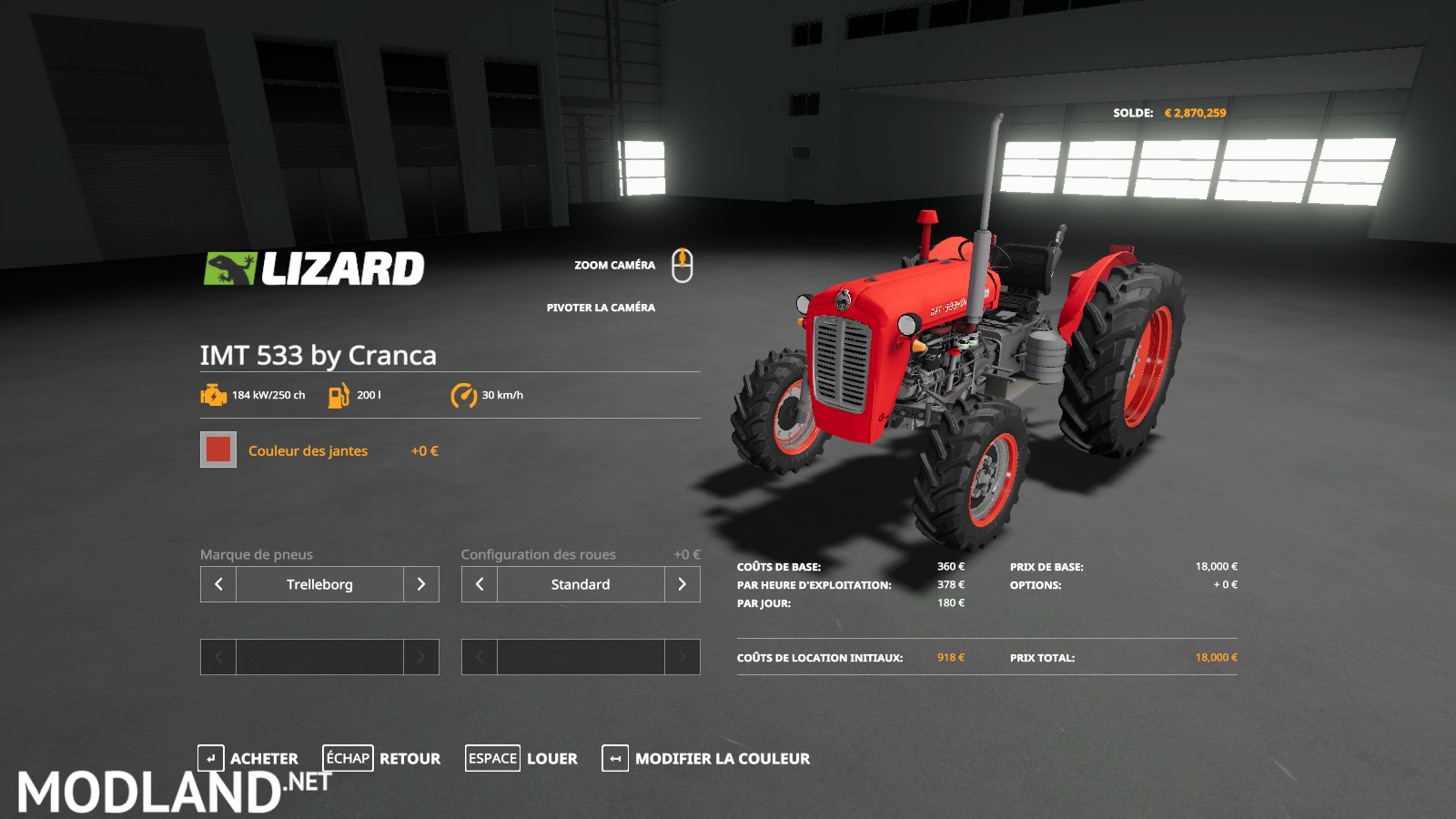Click the Prix Total amount of 18,000 €

(x=1218, y=657)
